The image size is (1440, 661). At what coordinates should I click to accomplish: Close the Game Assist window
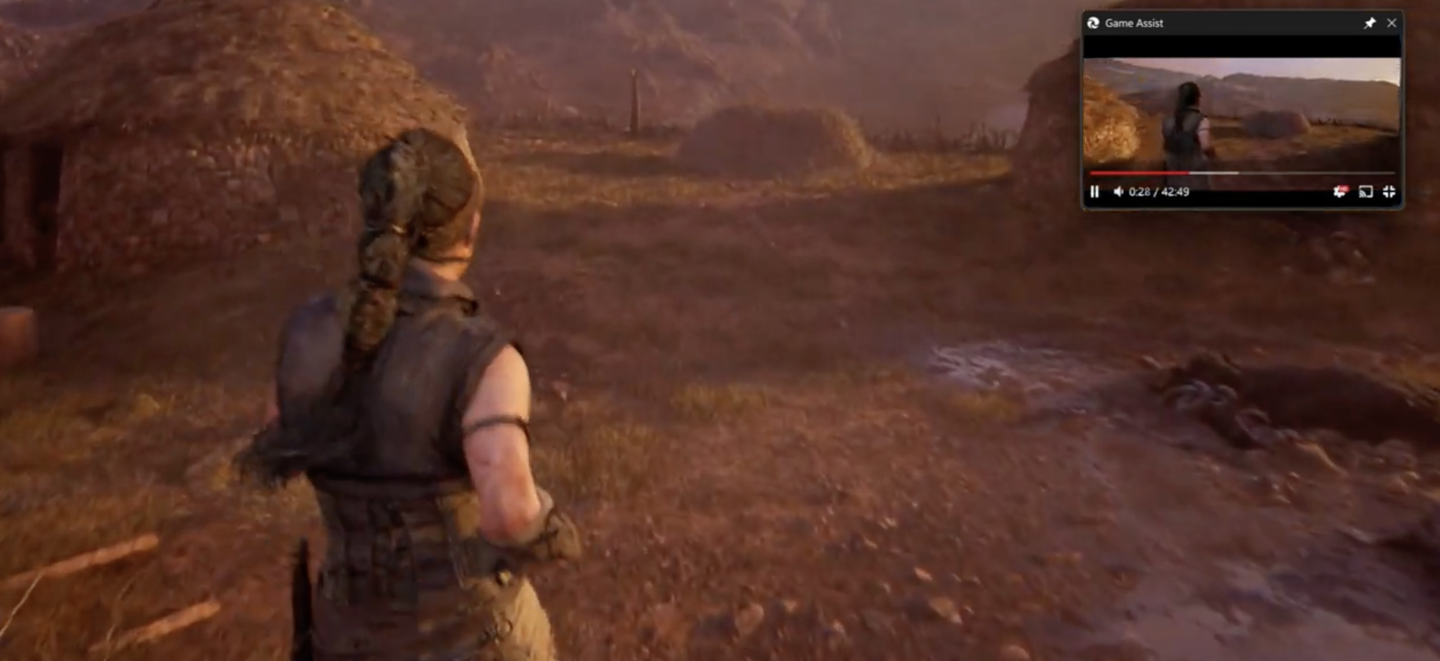(x=1391, y=23)
